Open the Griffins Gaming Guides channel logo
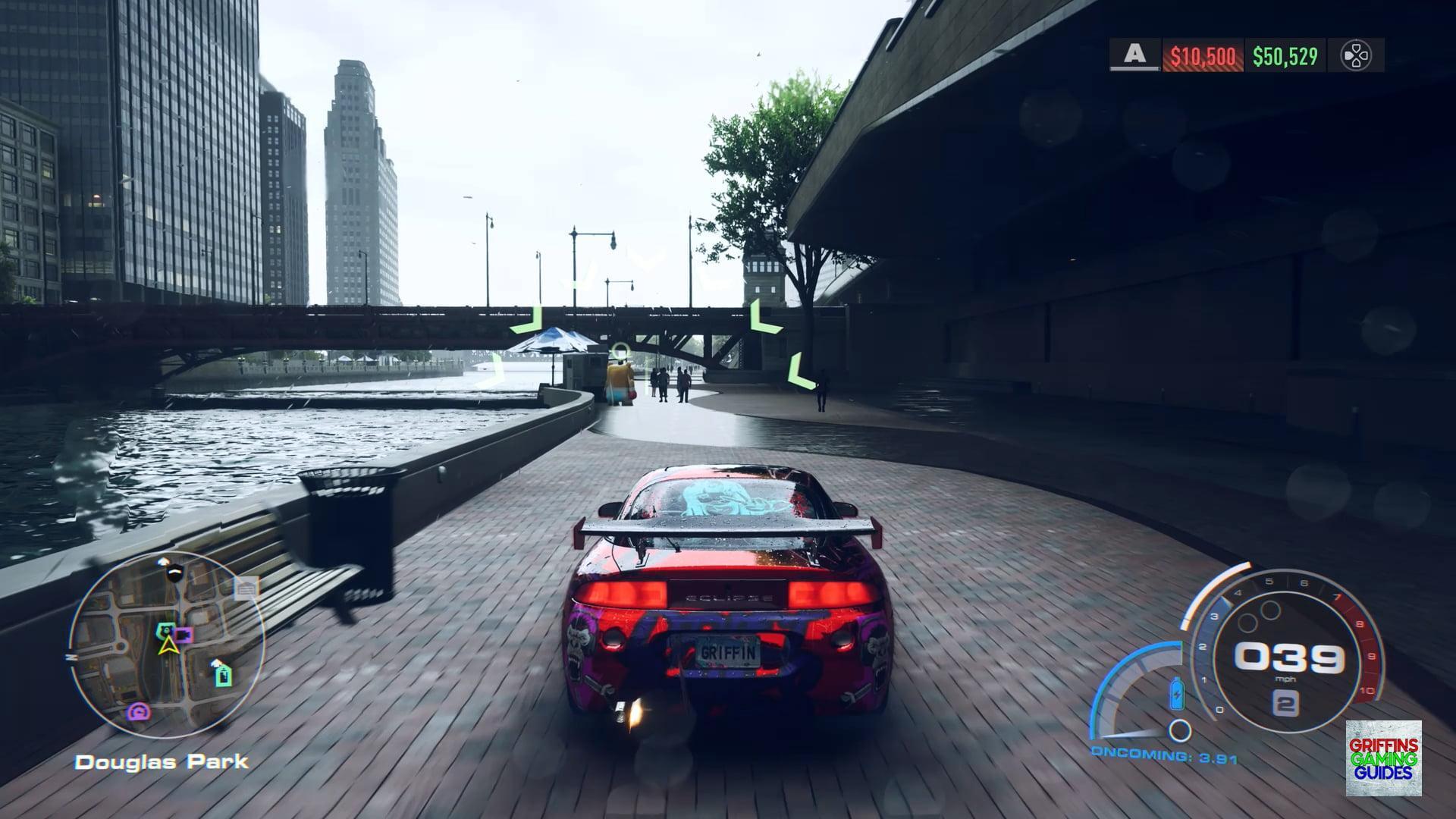Viewport: 1456px width, 819px height. [x=1383, y=758]
